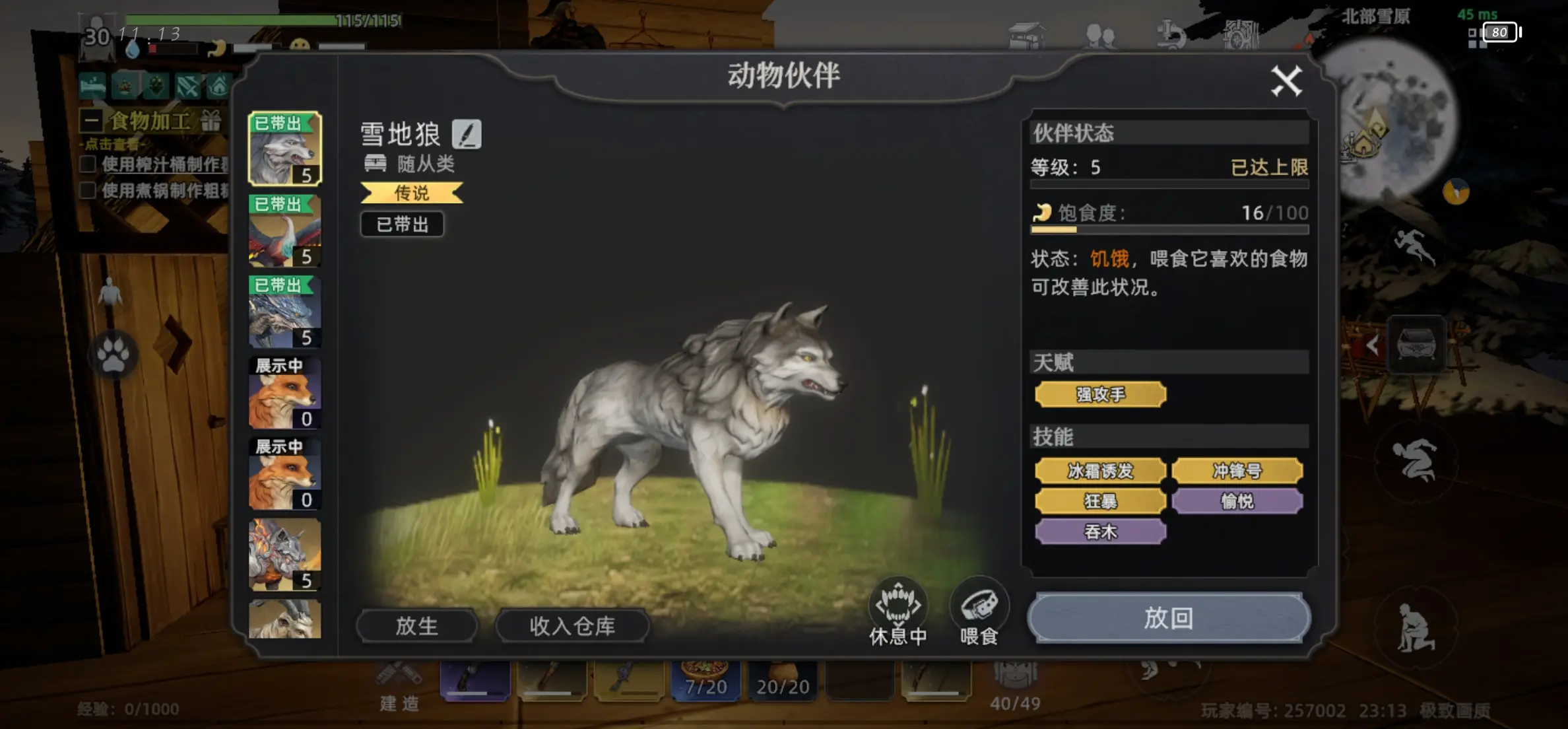1568x729 pixels.
Task: Toggle the 愉悦 skill button
Action: (x=1238, y=501)
